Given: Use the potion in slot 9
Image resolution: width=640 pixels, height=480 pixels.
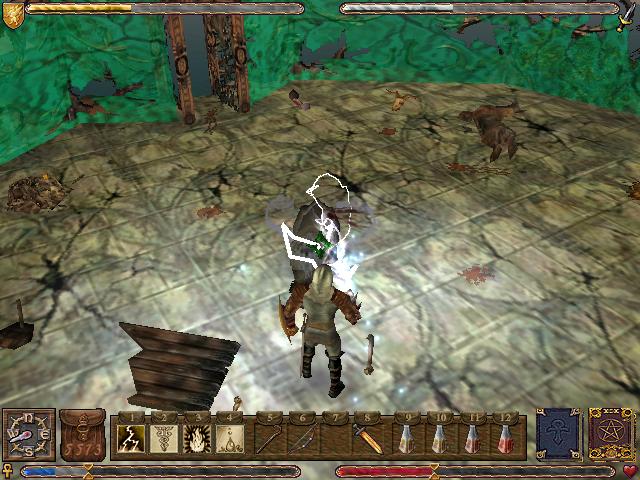Looking at the screenshot, I should [x=405, y=438].
